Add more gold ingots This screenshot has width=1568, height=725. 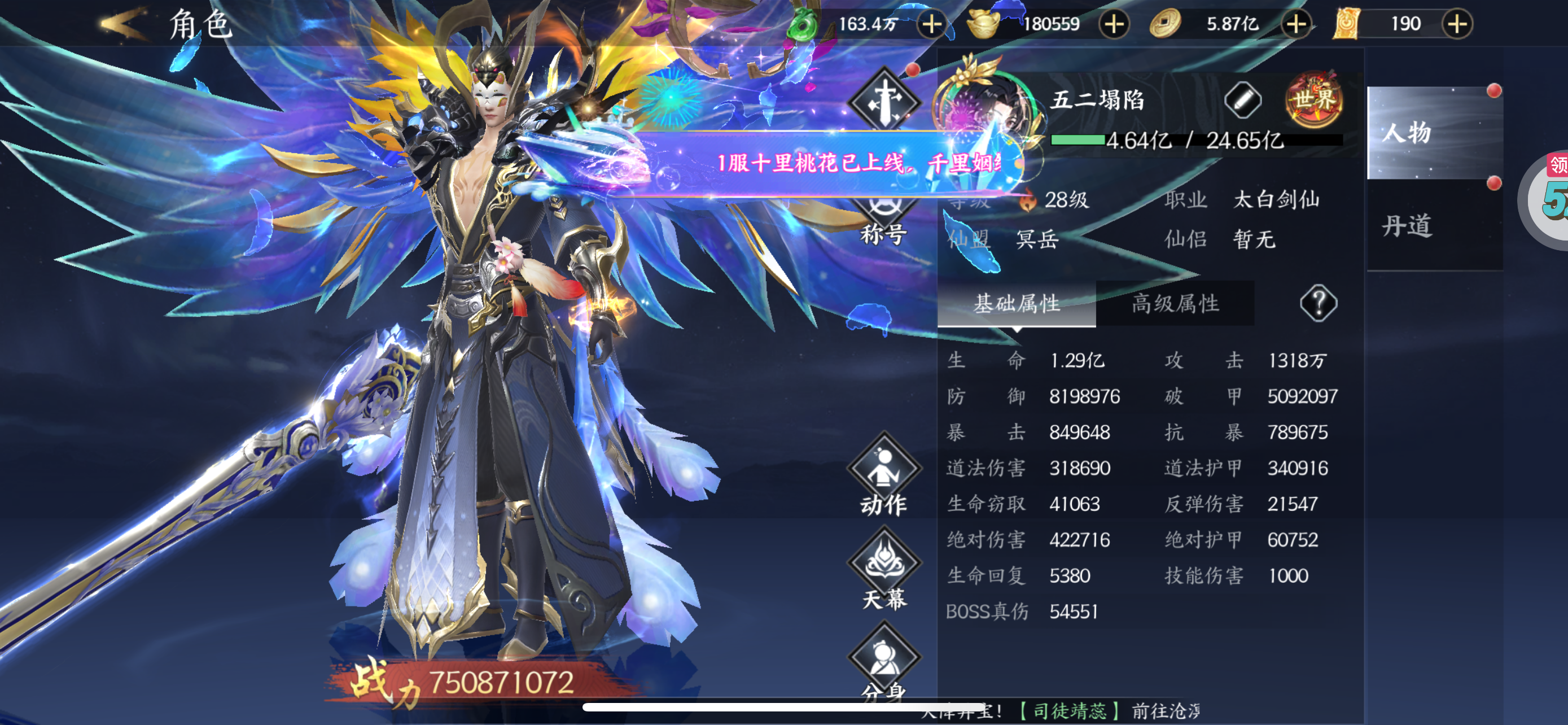[1114, 24]
